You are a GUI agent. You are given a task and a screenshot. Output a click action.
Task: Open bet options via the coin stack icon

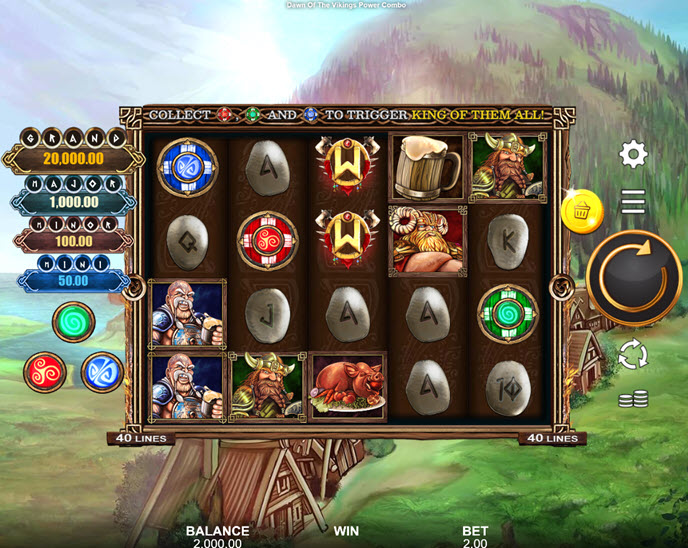633,399
